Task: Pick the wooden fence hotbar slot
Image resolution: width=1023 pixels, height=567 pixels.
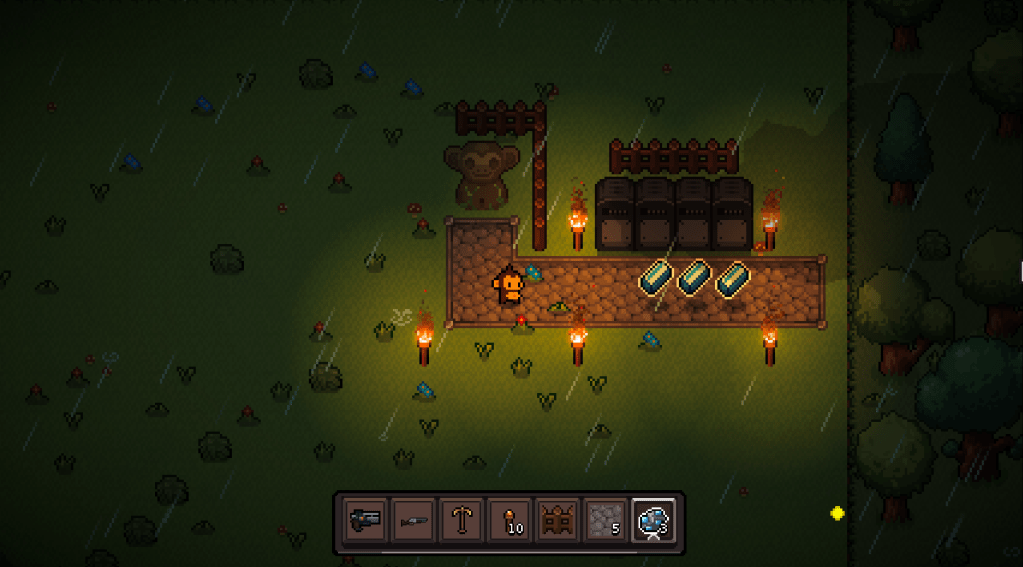Action: click(x=556, y=520)
